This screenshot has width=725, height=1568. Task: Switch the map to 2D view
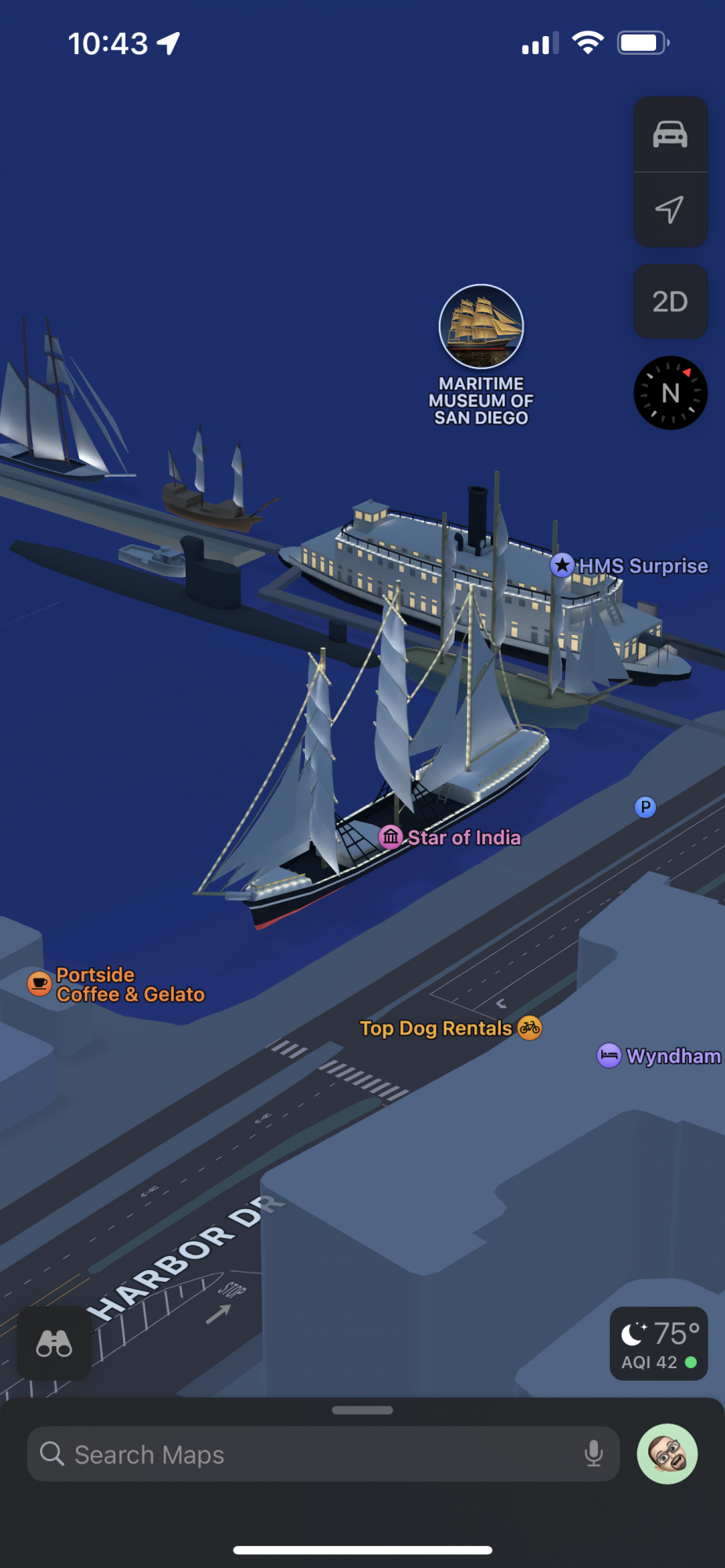tap(670, 302)
